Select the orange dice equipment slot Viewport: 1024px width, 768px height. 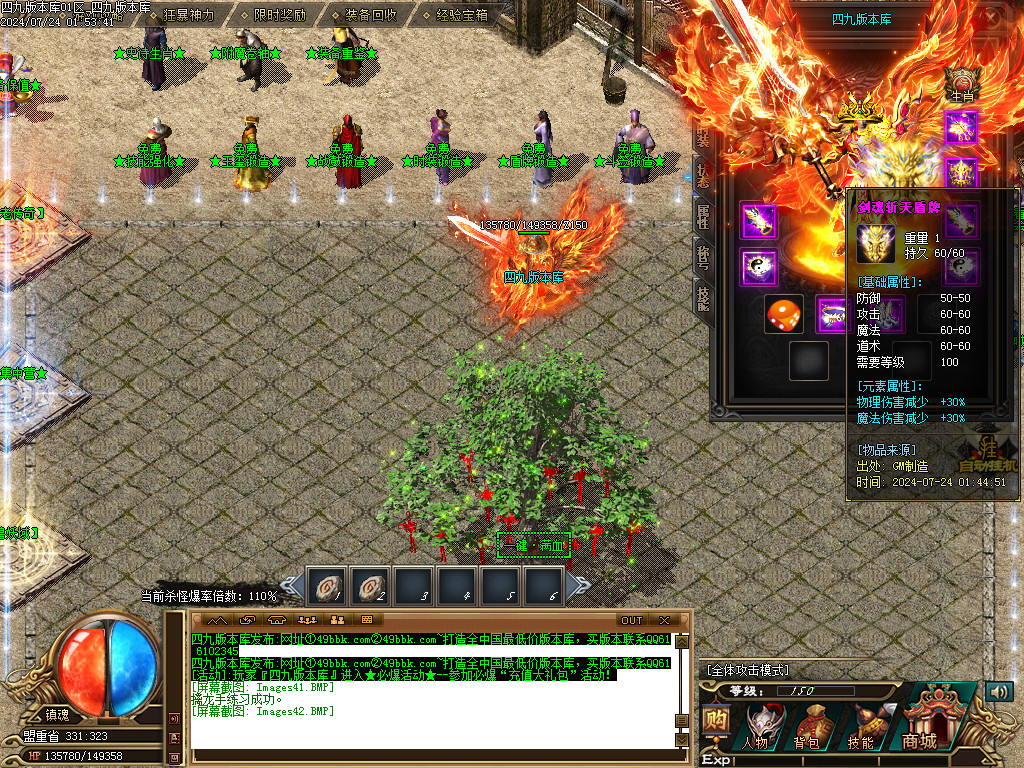(783, 314)
